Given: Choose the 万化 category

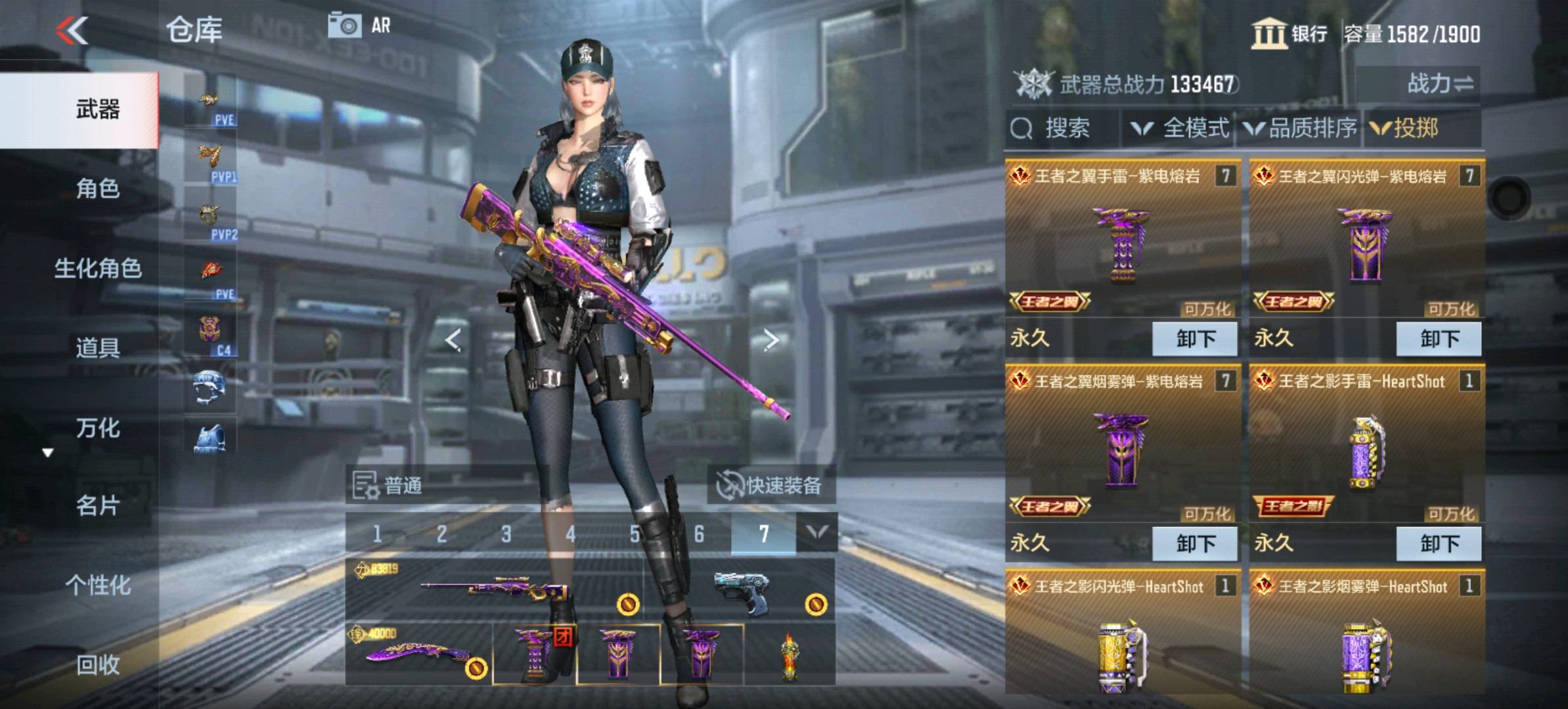Looking at the screenshot, I should click(x=97, y=428).
